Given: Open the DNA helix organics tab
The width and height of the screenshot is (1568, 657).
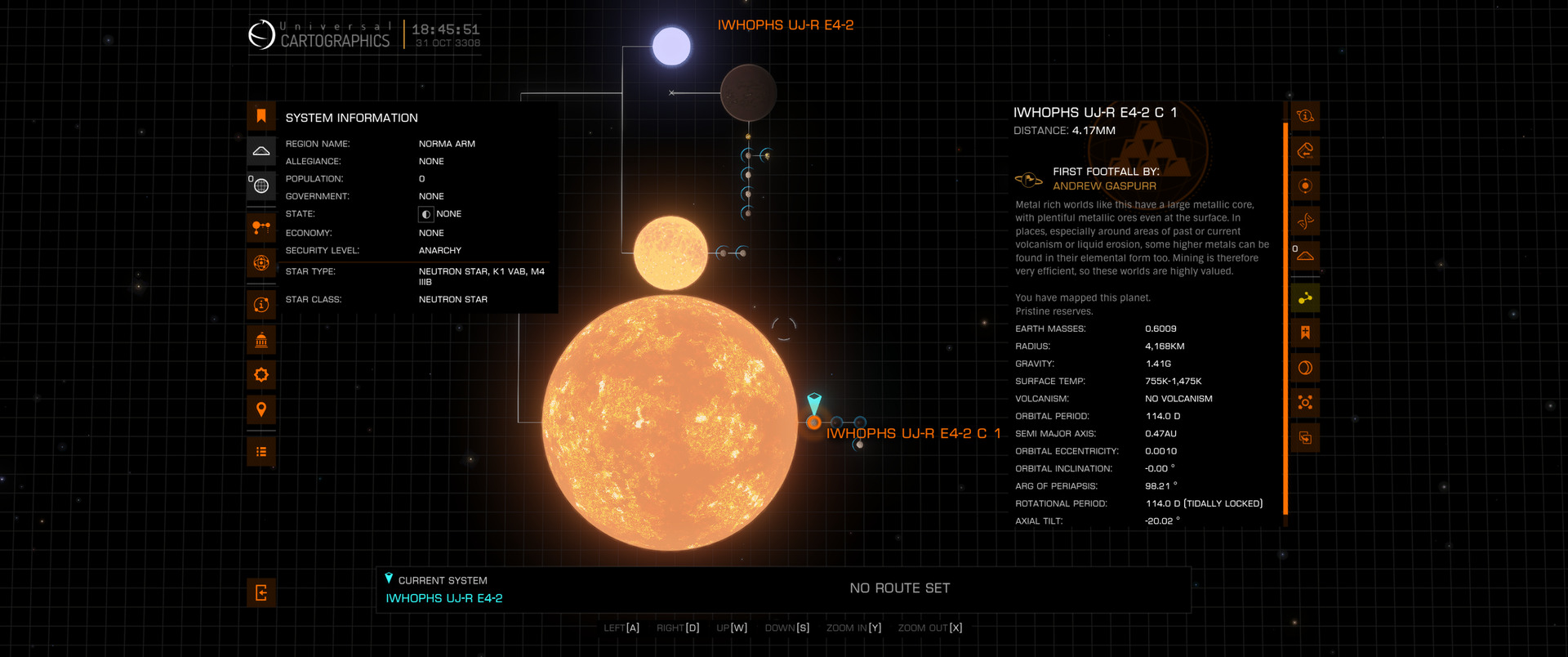Looking at the screenshot, I should [x=1305, y=221].
